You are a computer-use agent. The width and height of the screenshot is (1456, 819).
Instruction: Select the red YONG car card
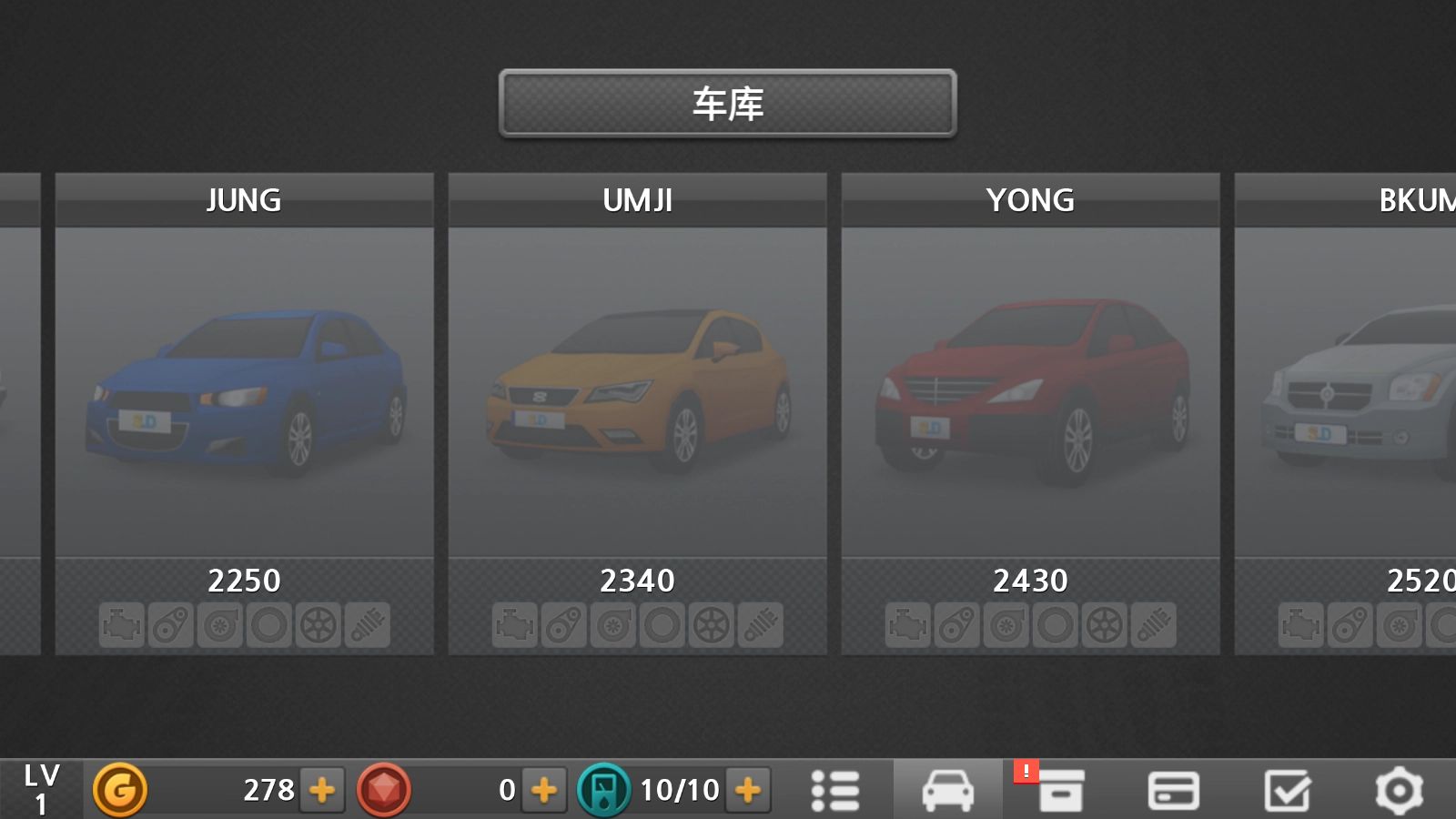pyautogui.click(x=1030, y=391)
